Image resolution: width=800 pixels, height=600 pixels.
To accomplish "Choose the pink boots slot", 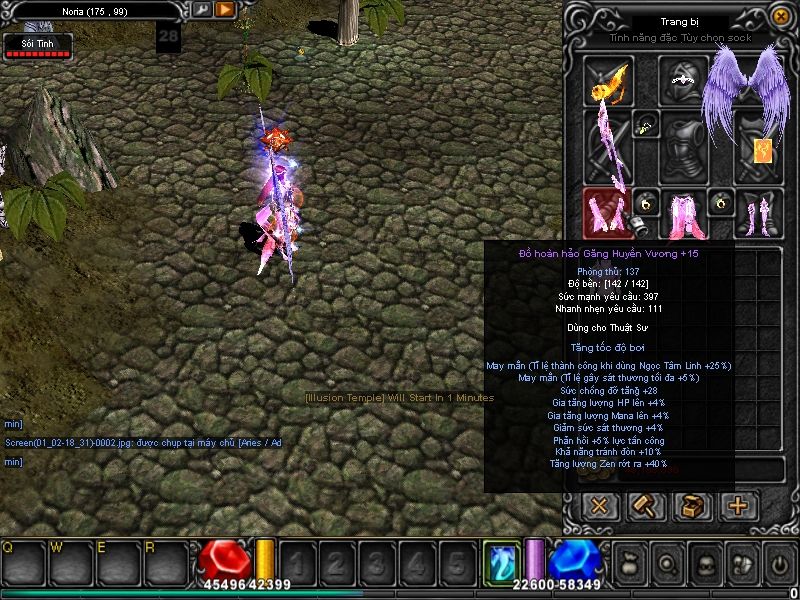I will pyautogui.click(x=757, y=211).
